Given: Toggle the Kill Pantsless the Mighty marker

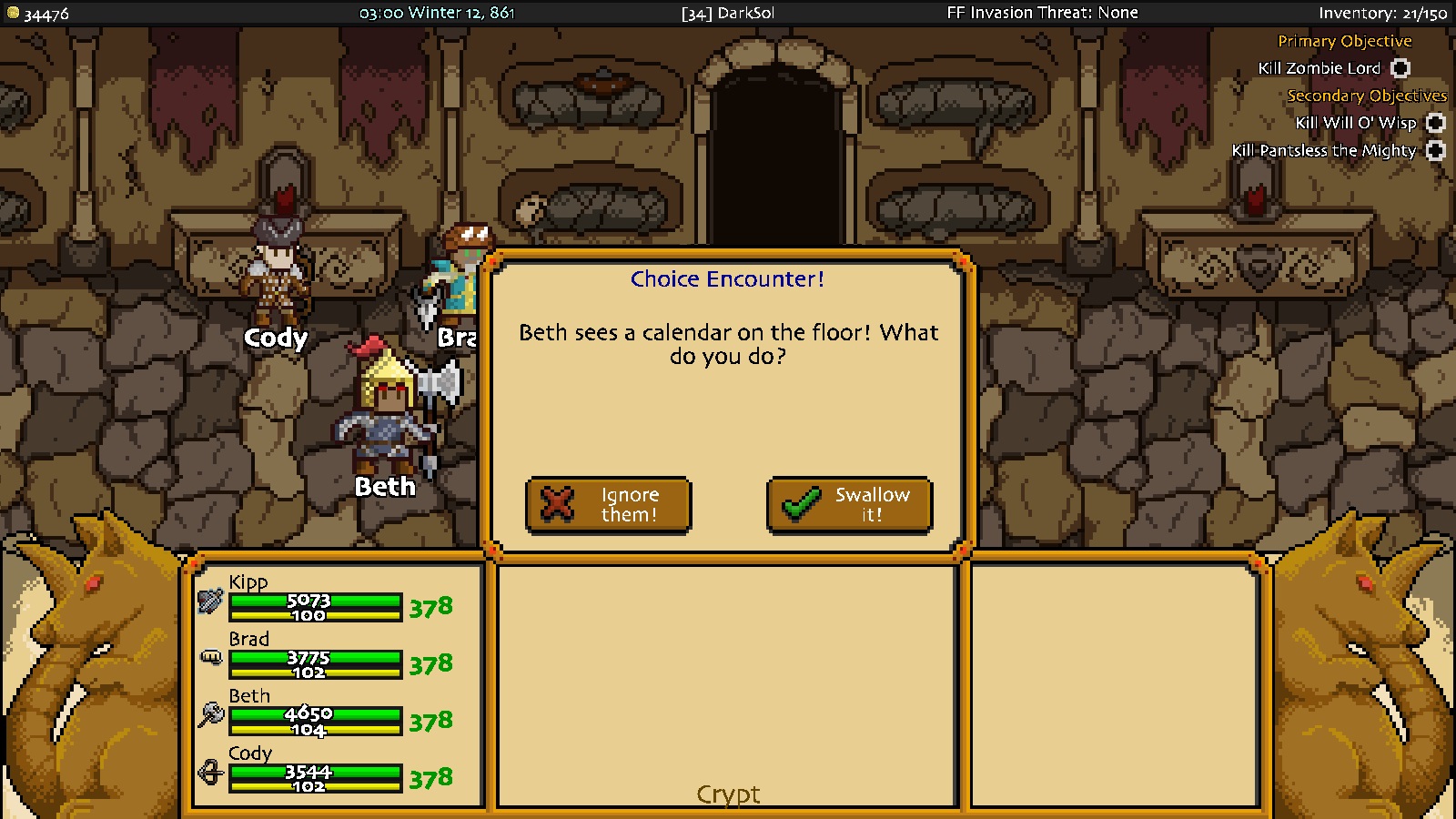Looking at the screenshot, I should pos(1436,151).
